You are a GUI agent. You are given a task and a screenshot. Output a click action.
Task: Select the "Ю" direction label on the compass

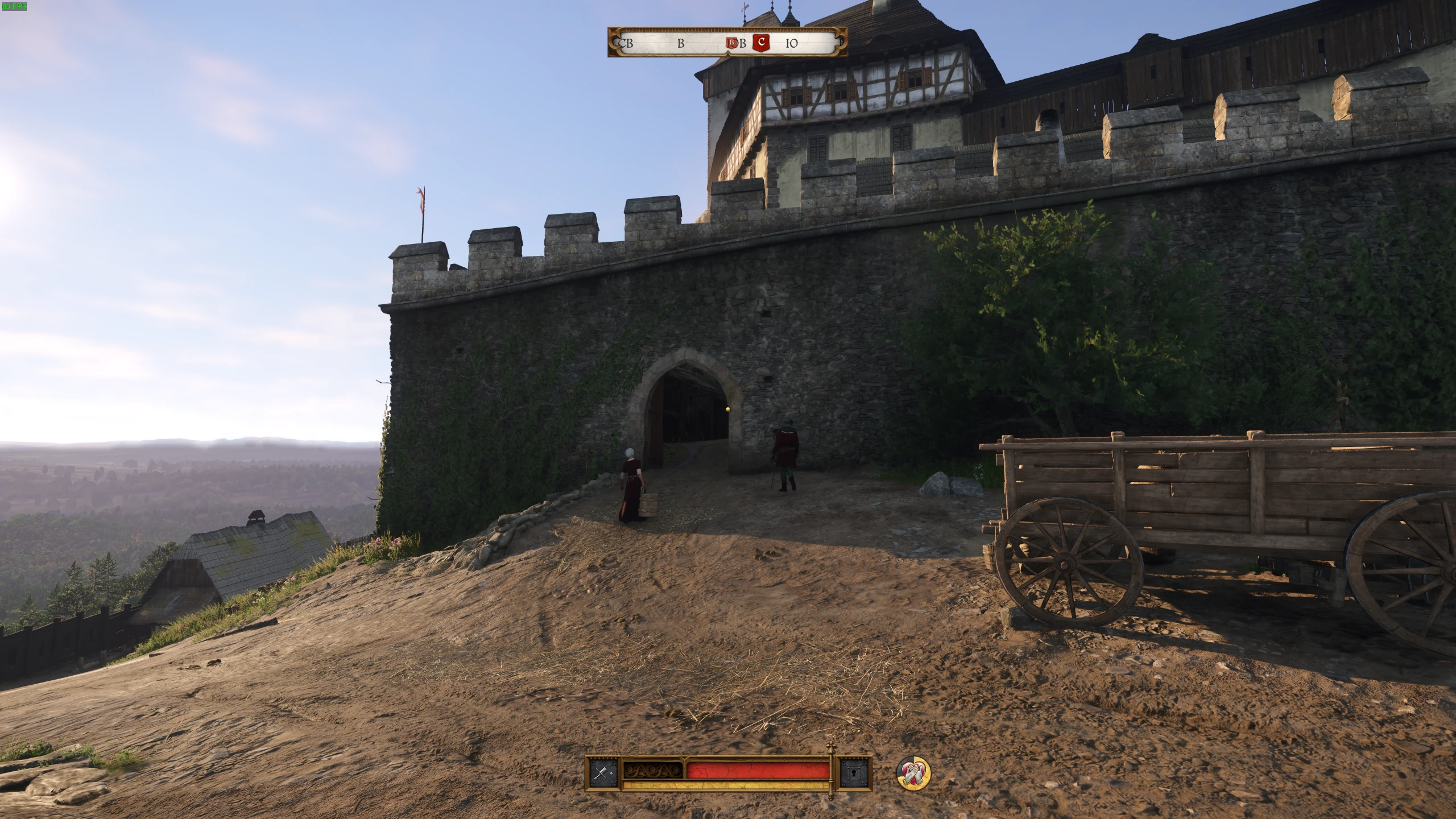coord(792,44)
